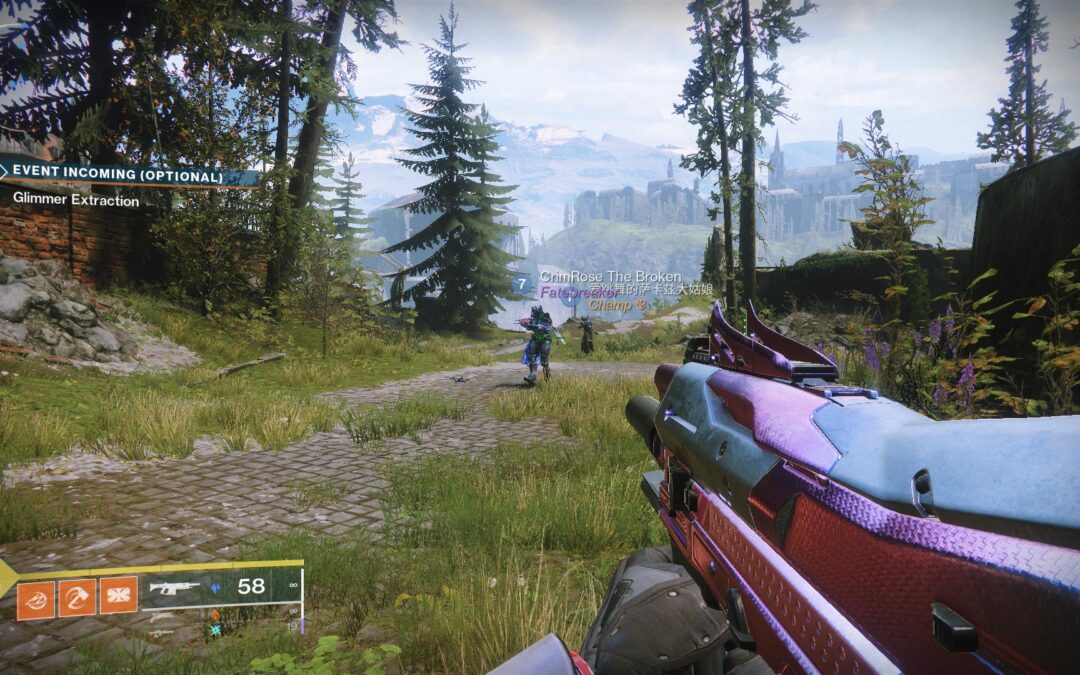The image size is (1080, 675).
Task: Select the Glimmer Extraction event label
Action: (76, 199)
